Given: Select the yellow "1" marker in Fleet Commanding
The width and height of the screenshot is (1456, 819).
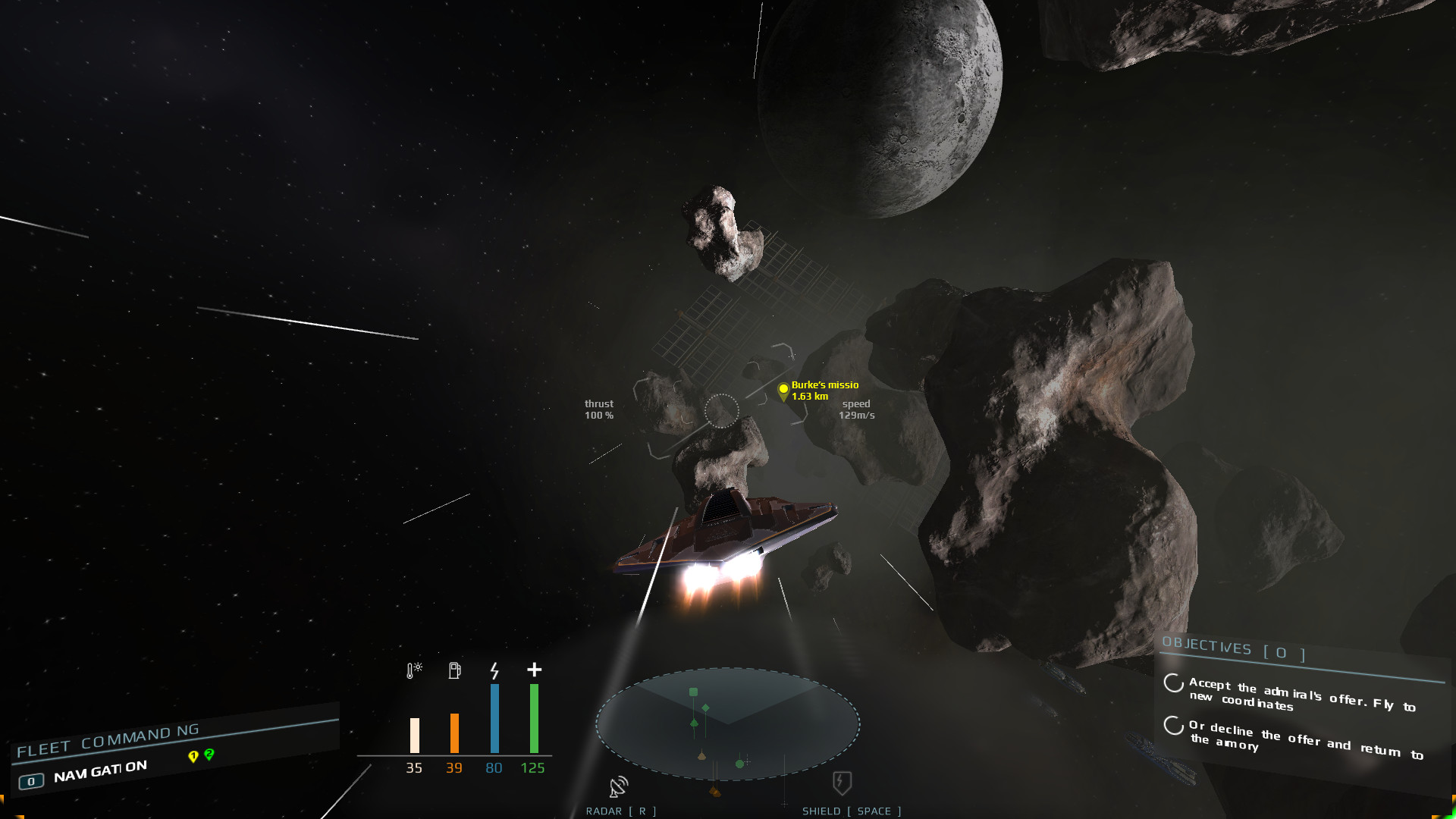Looking at the screenshot, I should 192,755.
